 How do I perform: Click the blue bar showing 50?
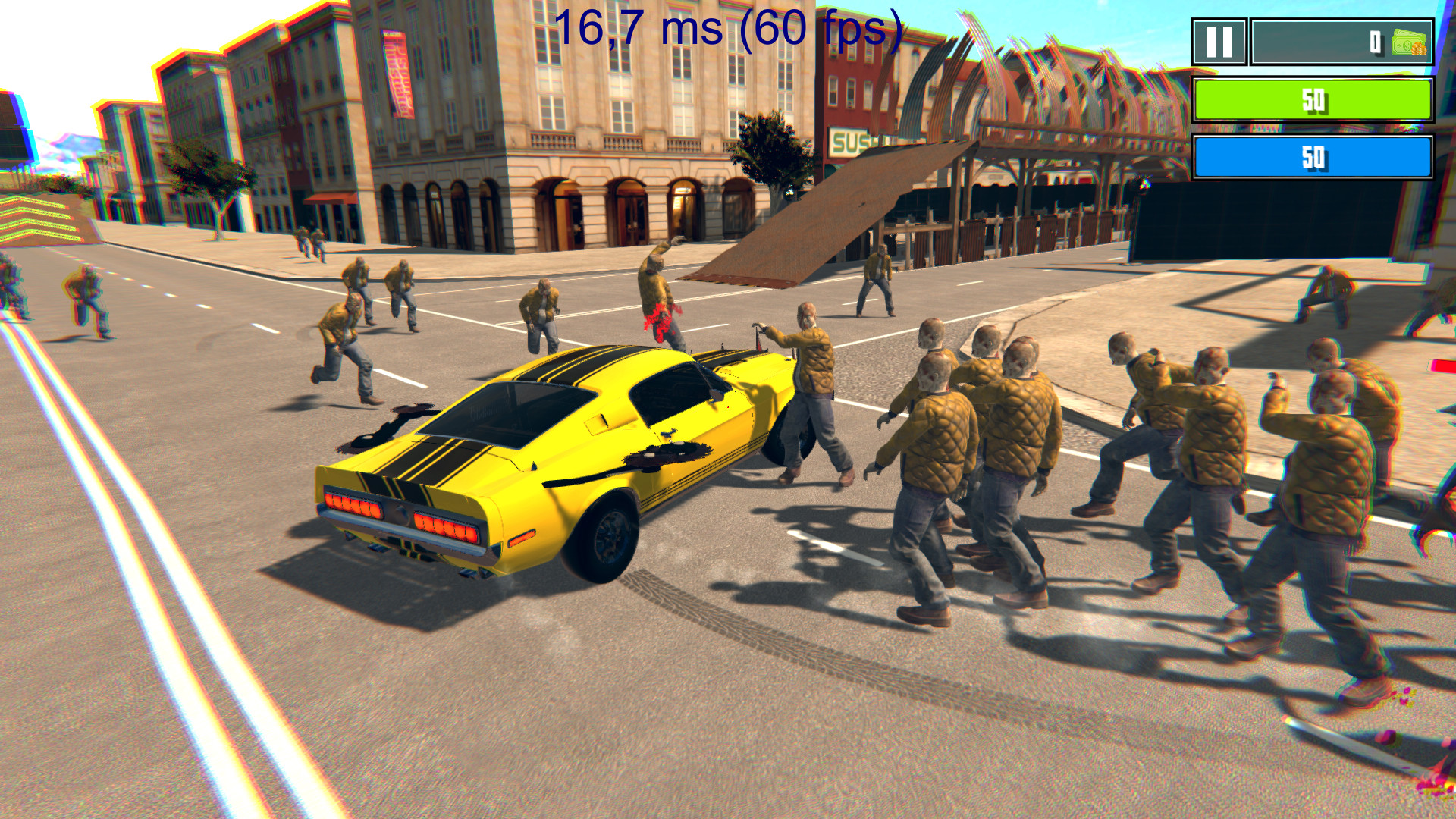(1312, 157)
